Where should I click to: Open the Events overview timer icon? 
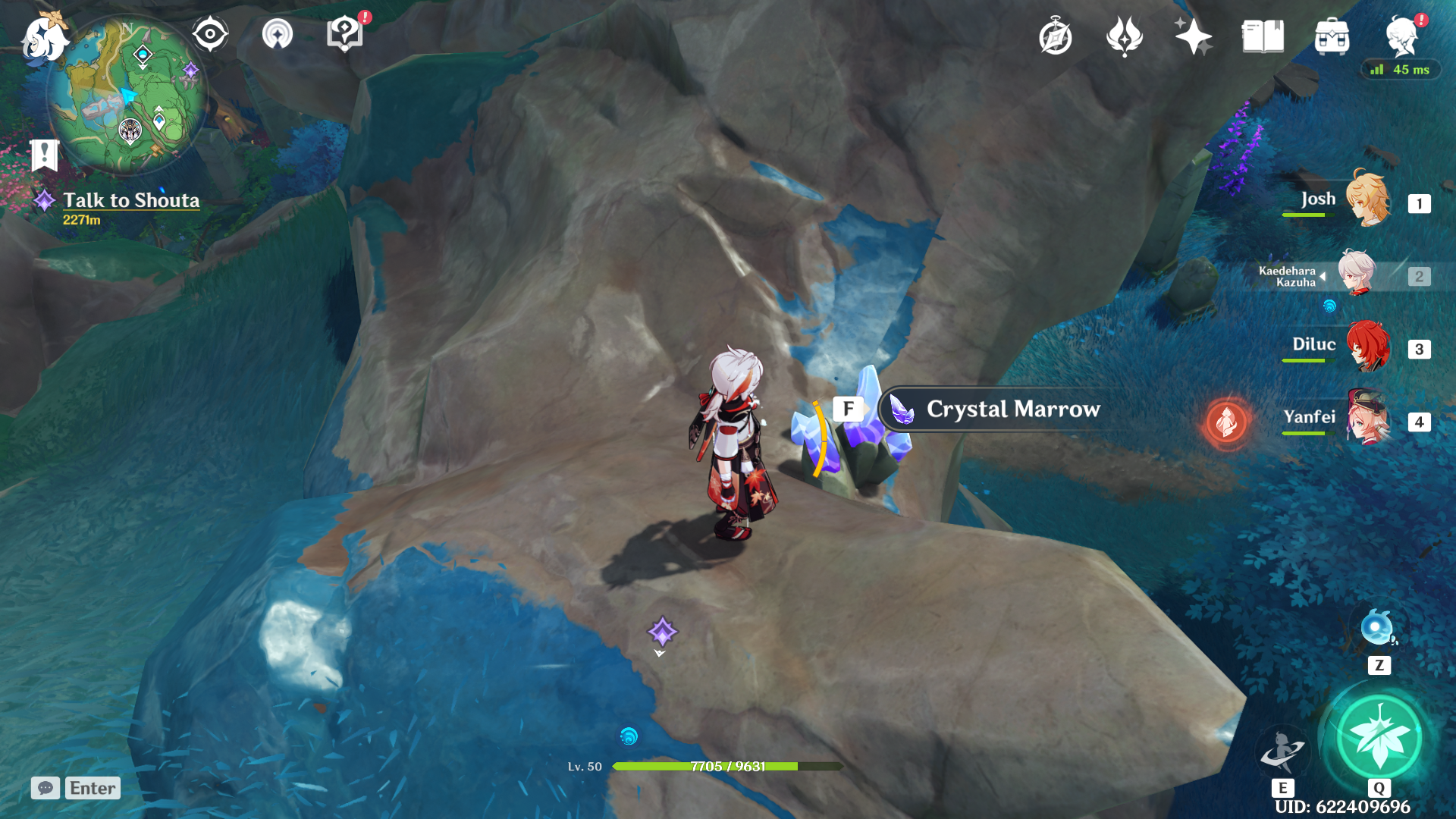click(1056, 34)
